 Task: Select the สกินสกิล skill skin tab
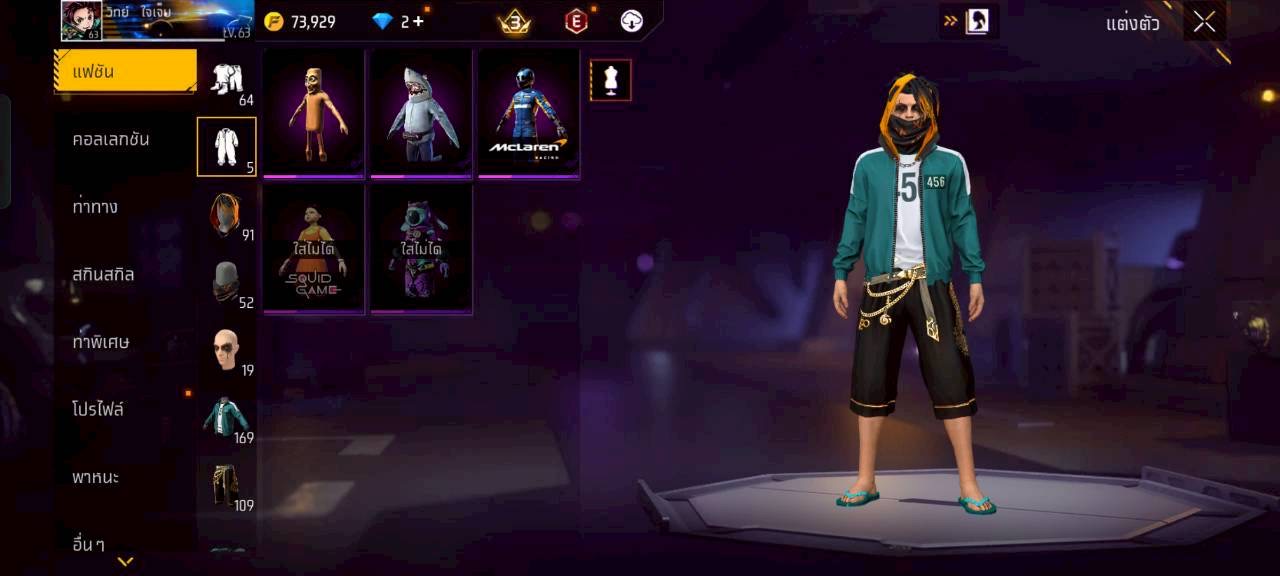104,274
